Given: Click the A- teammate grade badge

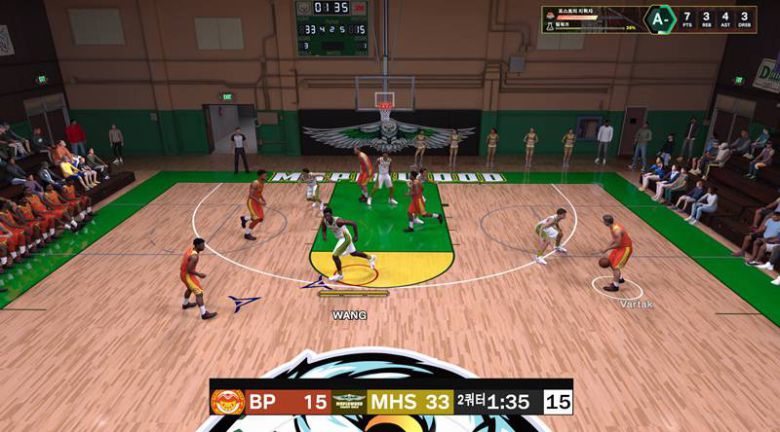Looking at the screenshot, I should coord(658,19).
